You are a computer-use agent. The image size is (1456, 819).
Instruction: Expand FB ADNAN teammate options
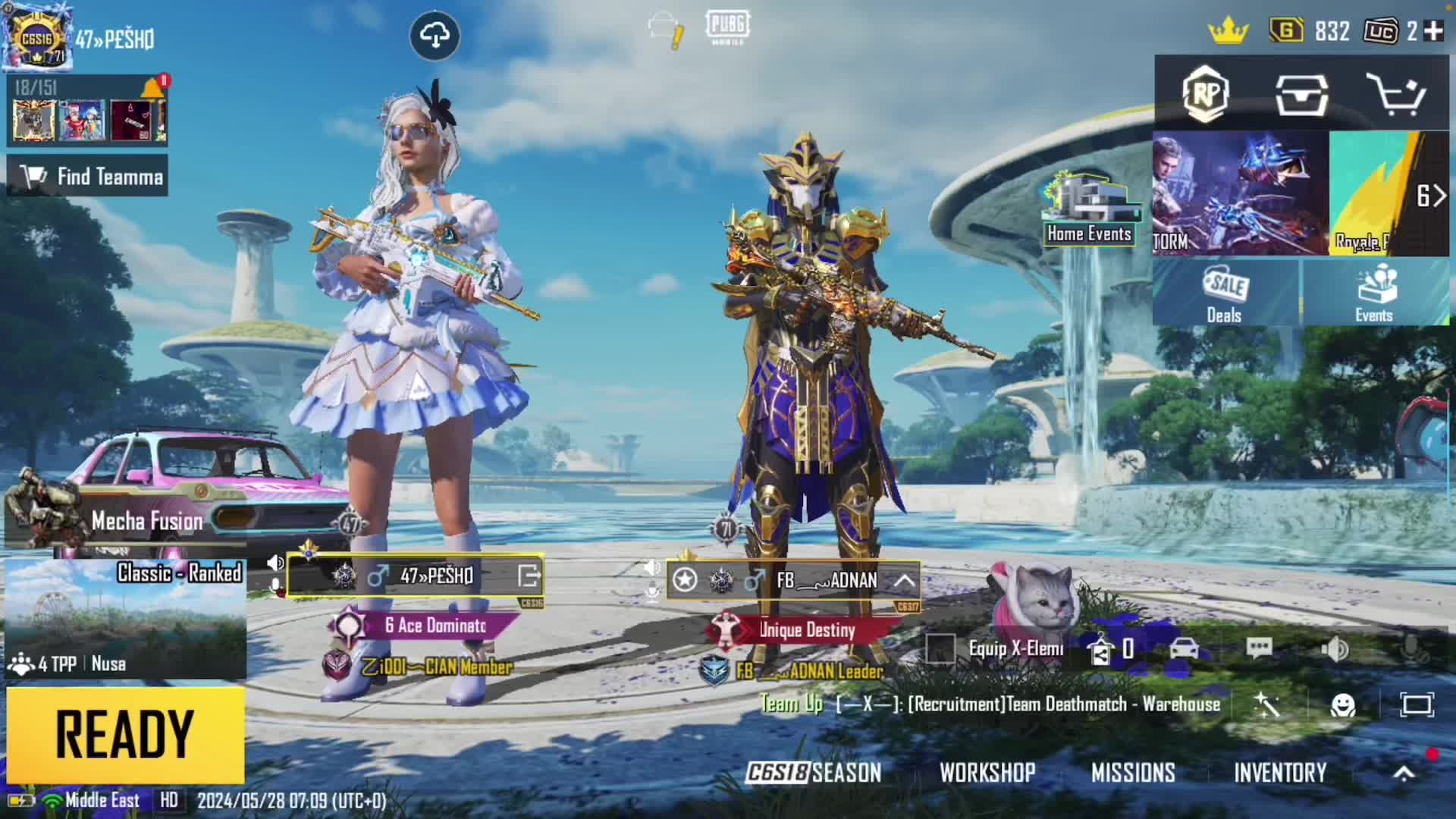(904, 581)
